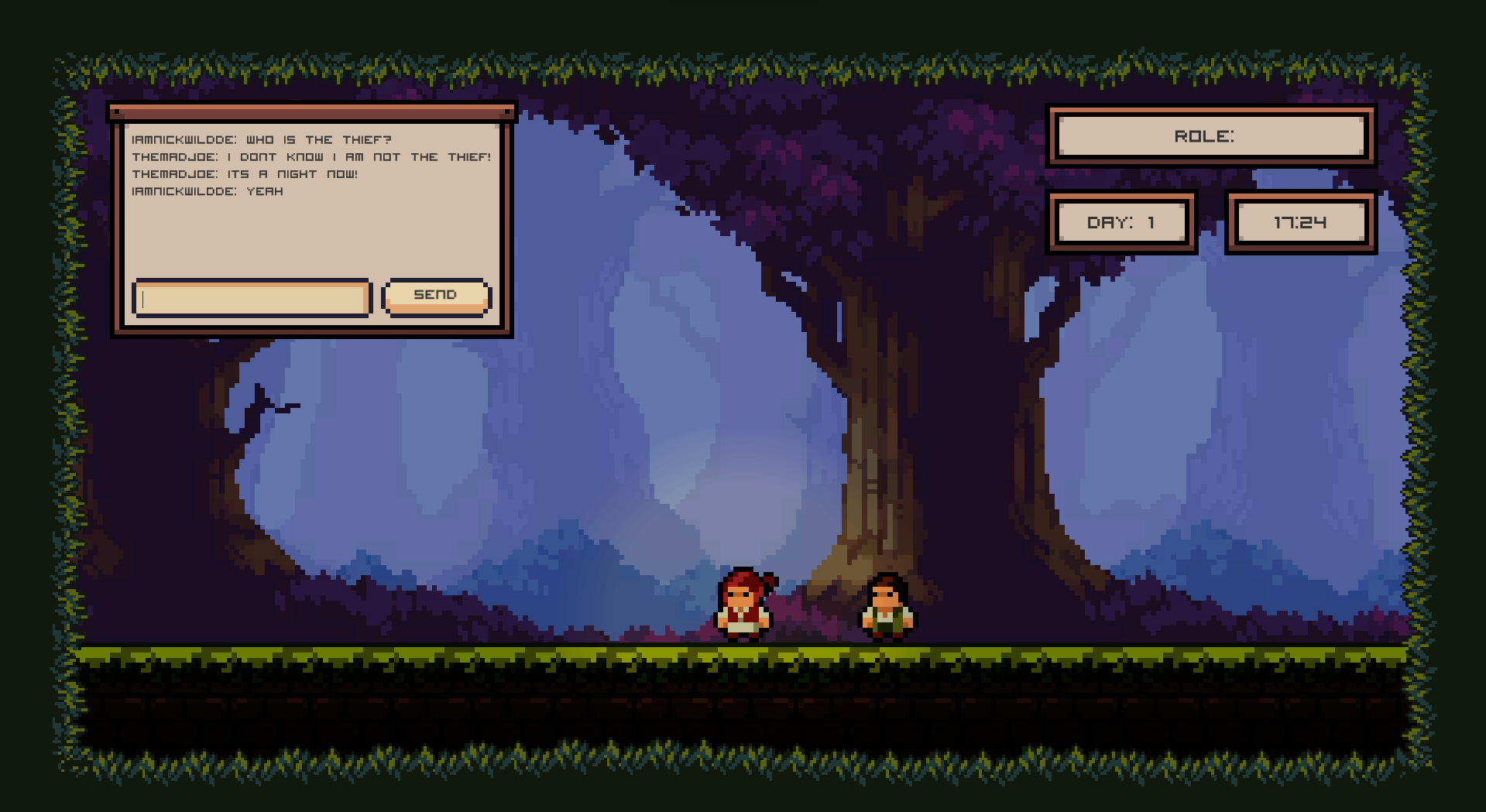The height and width of the screenshot is (812, 1486).
Task: Click the wooden chat window header bar
Action: click(310, 112)
